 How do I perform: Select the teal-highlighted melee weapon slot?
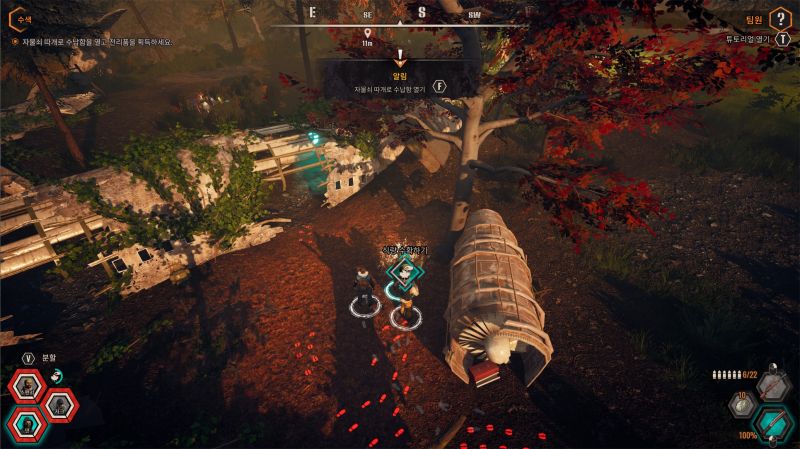(x=773, y=423)
